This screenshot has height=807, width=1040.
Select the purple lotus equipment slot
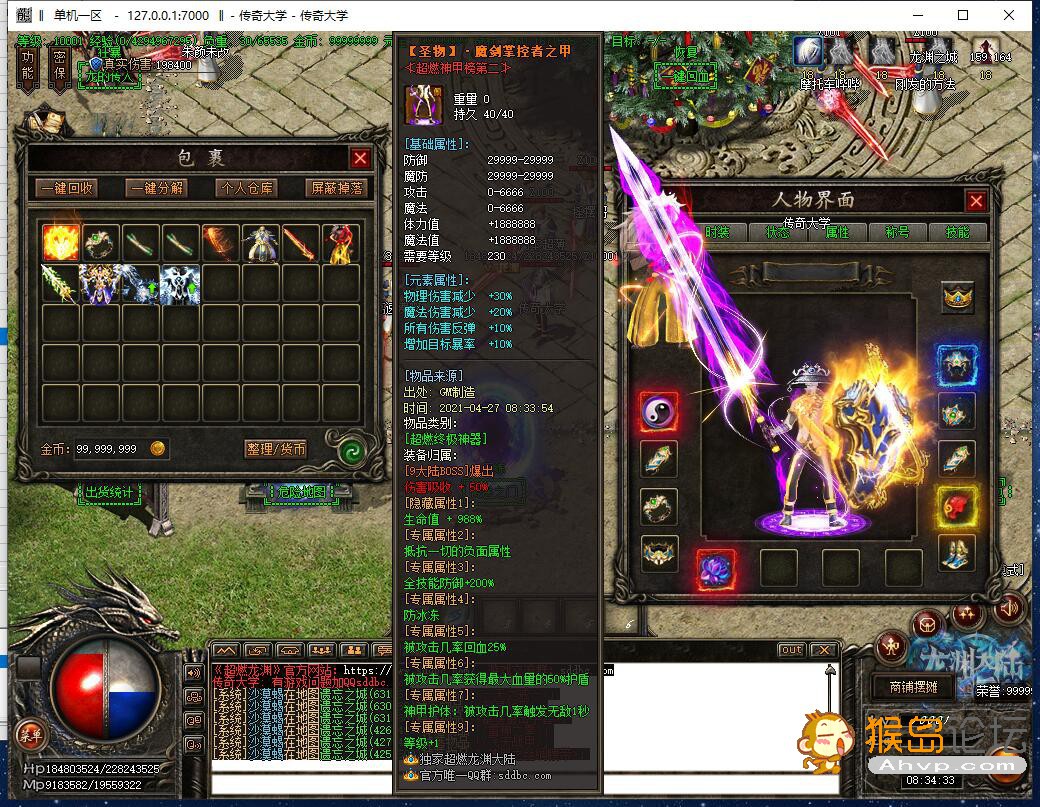tap(716, 568)
